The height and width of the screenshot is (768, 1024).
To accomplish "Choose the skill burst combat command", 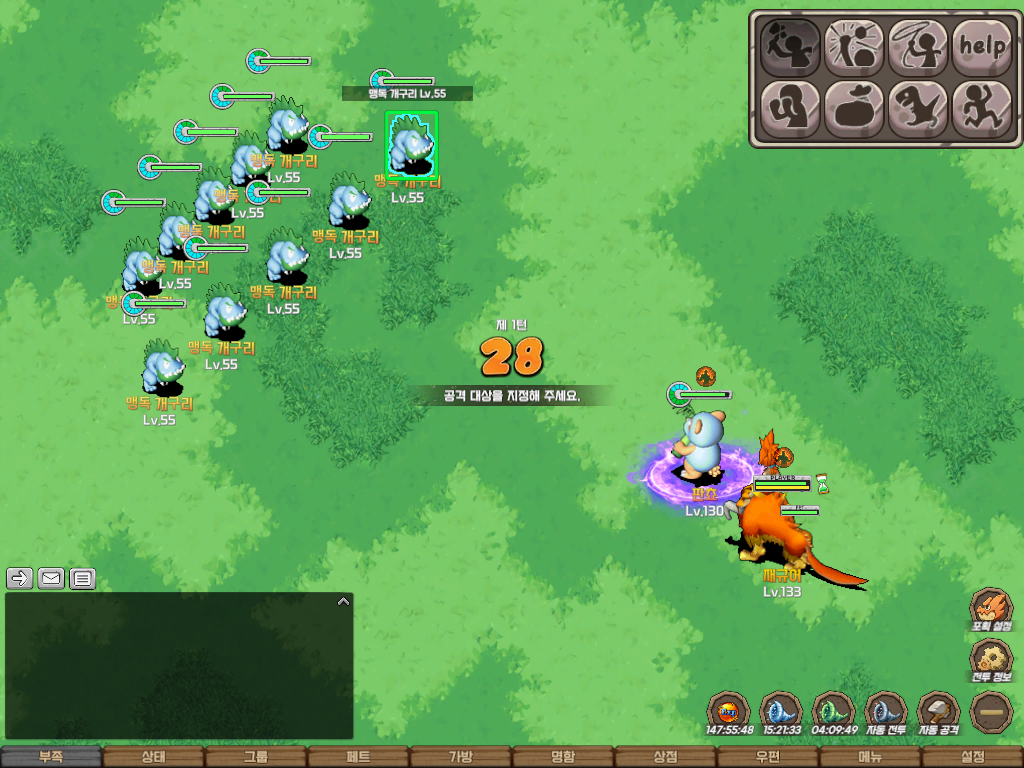I will 854,45.
